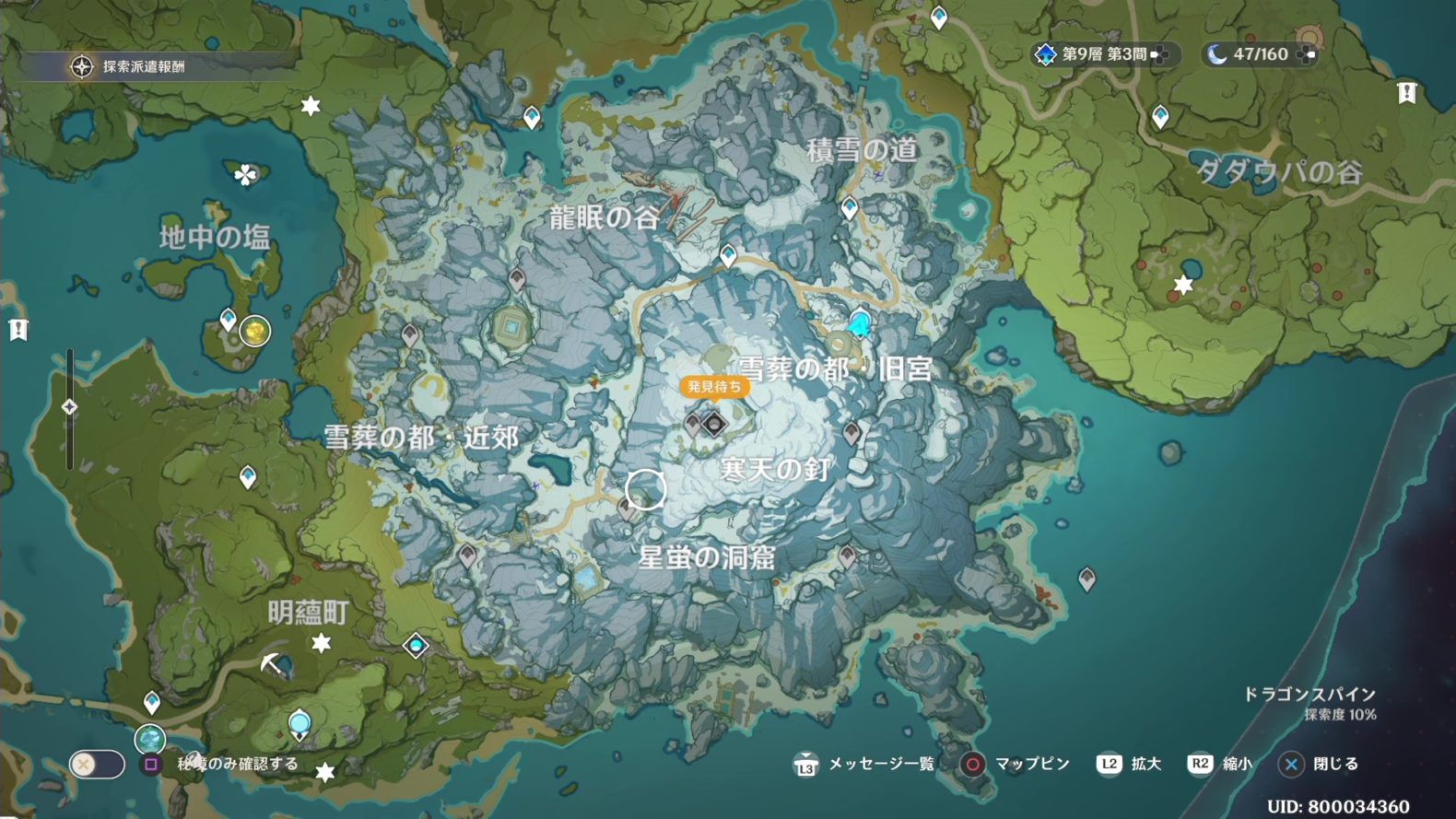Select the cyan Statue of the Seven marker
The image size is (1456, 819).
coord(859,323)
